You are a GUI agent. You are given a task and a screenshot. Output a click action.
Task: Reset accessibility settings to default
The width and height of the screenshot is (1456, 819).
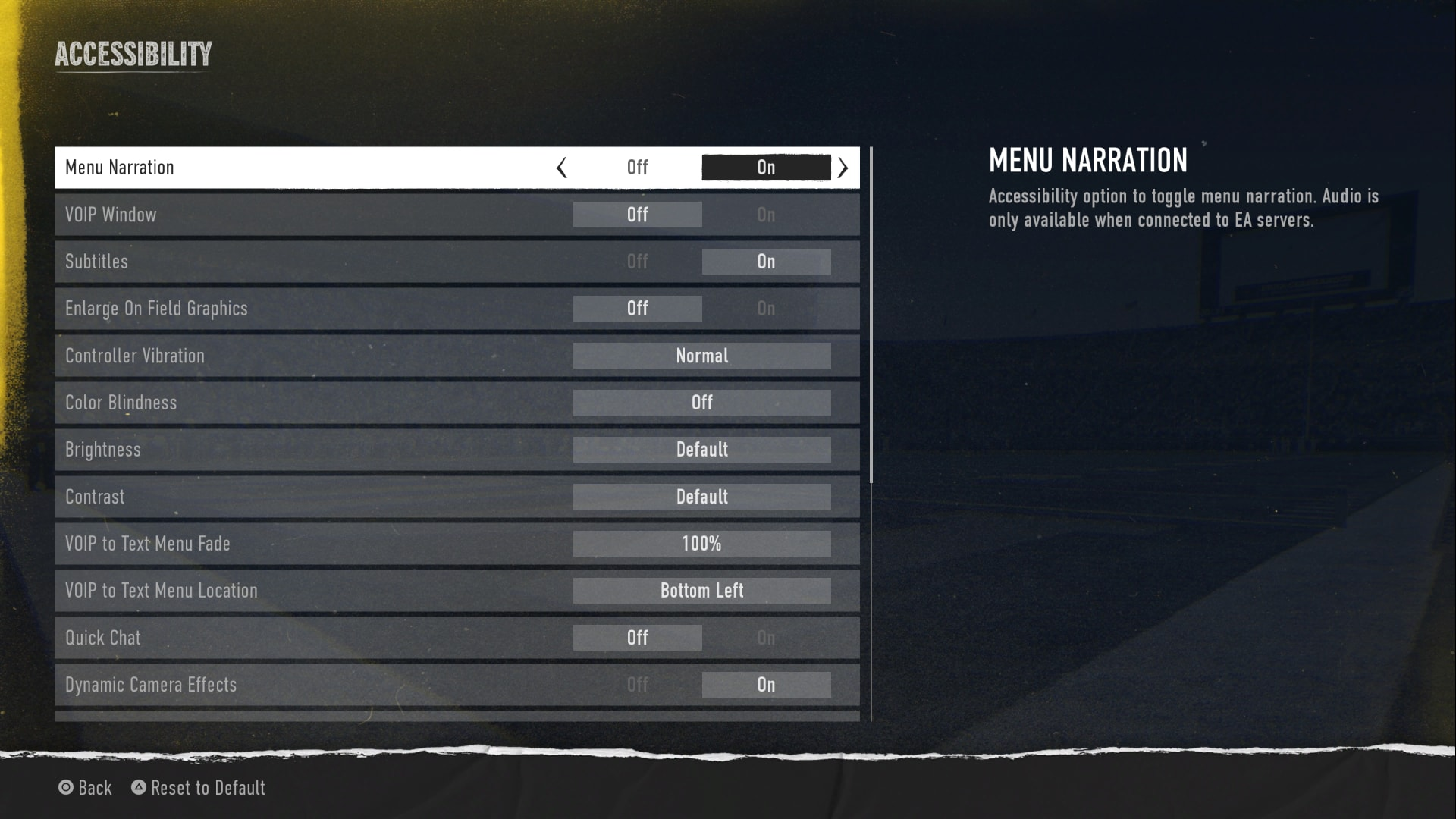click(x=199, y=788)
